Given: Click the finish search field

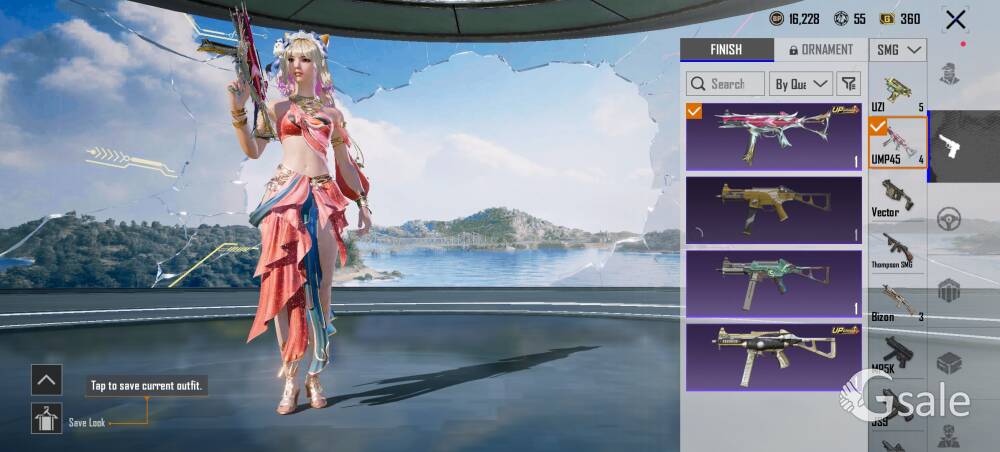Looking at the screenshot, I should [725, 84].
